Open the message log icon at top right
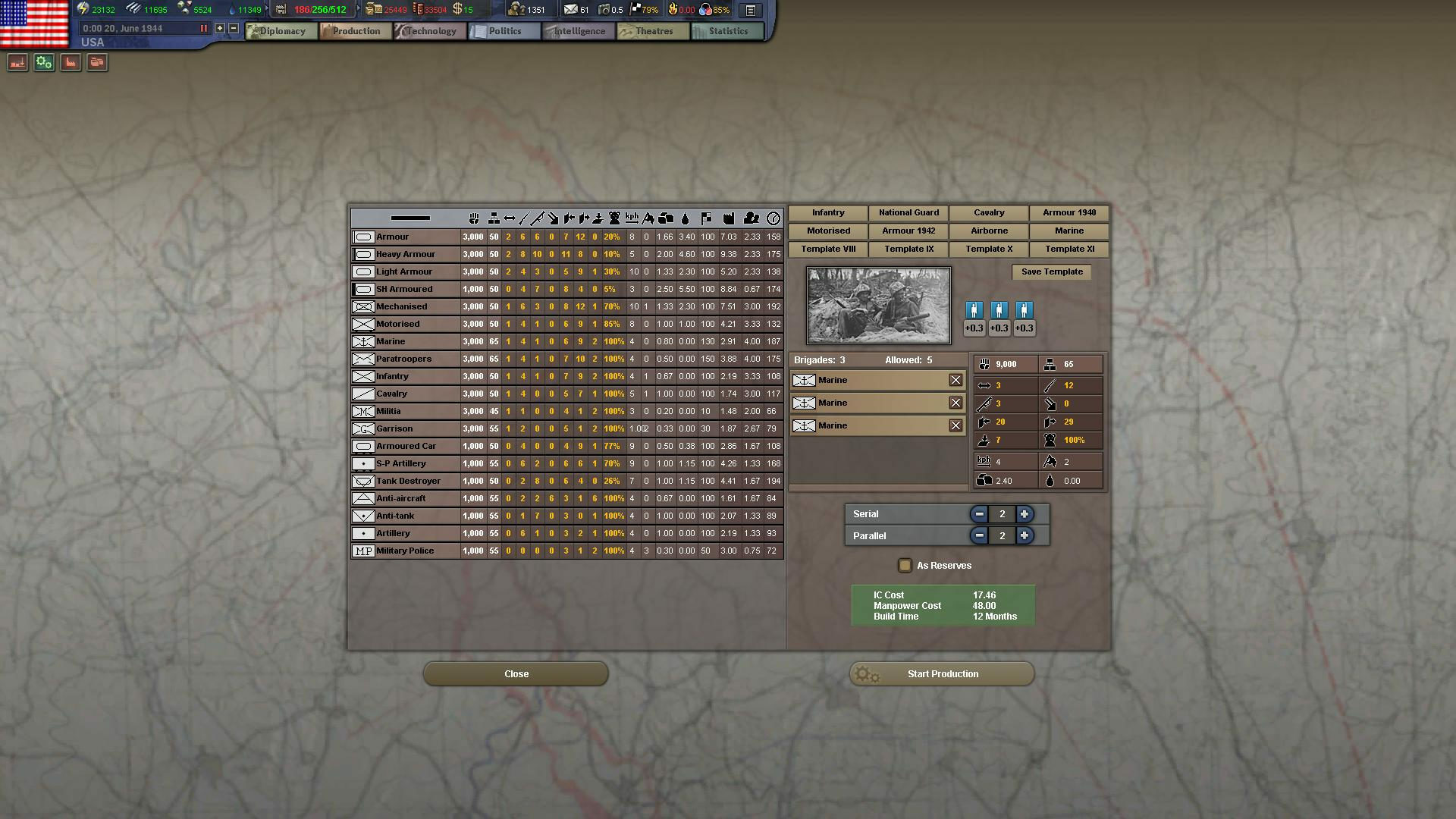Screen dimensions: 1456x819 pos(751,10)
